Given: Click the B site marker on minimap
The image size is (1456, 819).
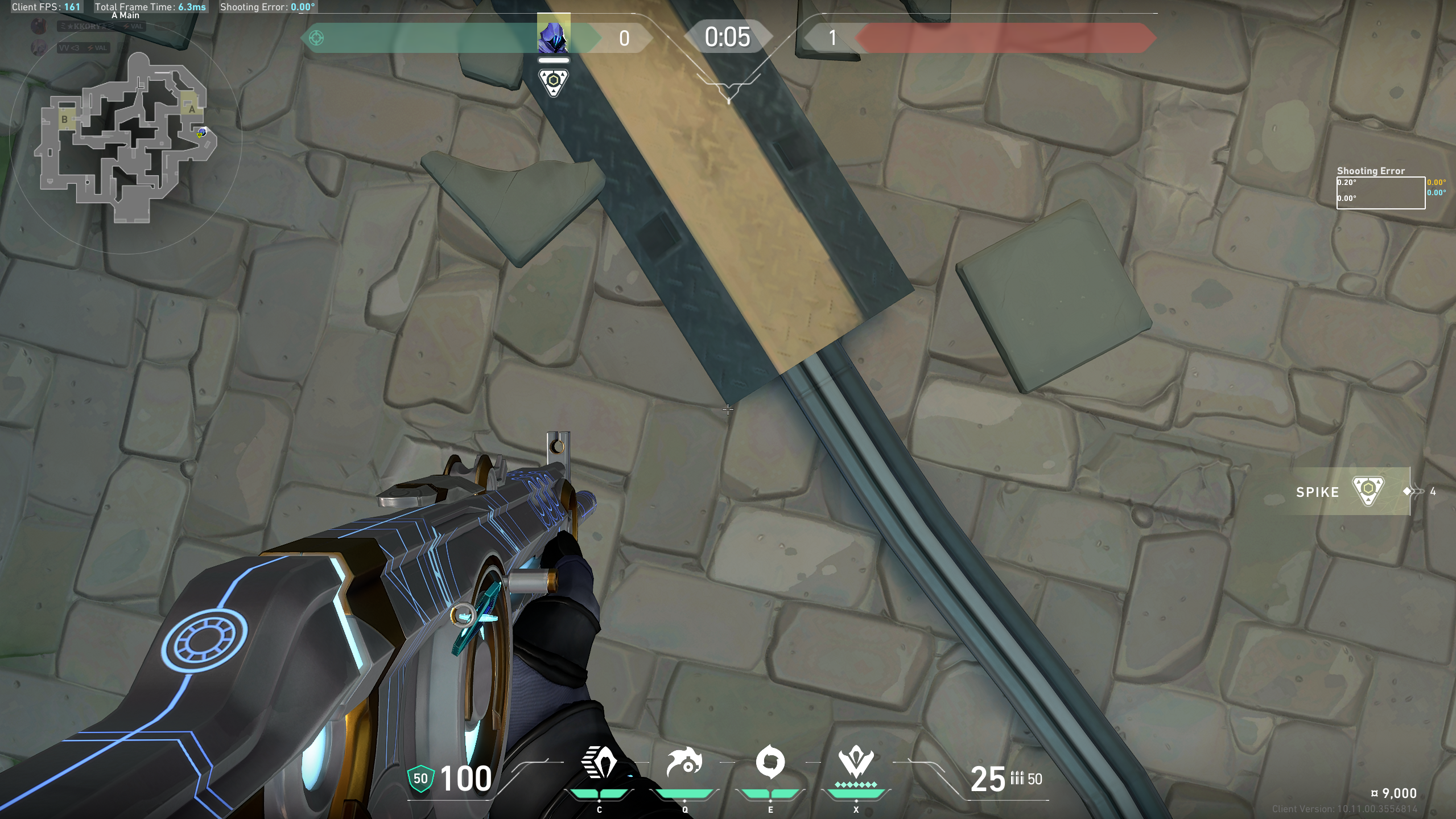Looking at the screenshot, I should 64,119.
